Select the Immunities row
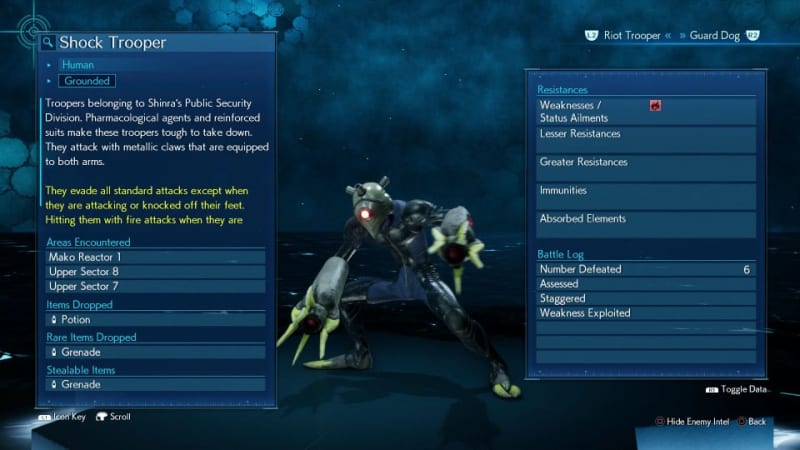 pos(645,195)
